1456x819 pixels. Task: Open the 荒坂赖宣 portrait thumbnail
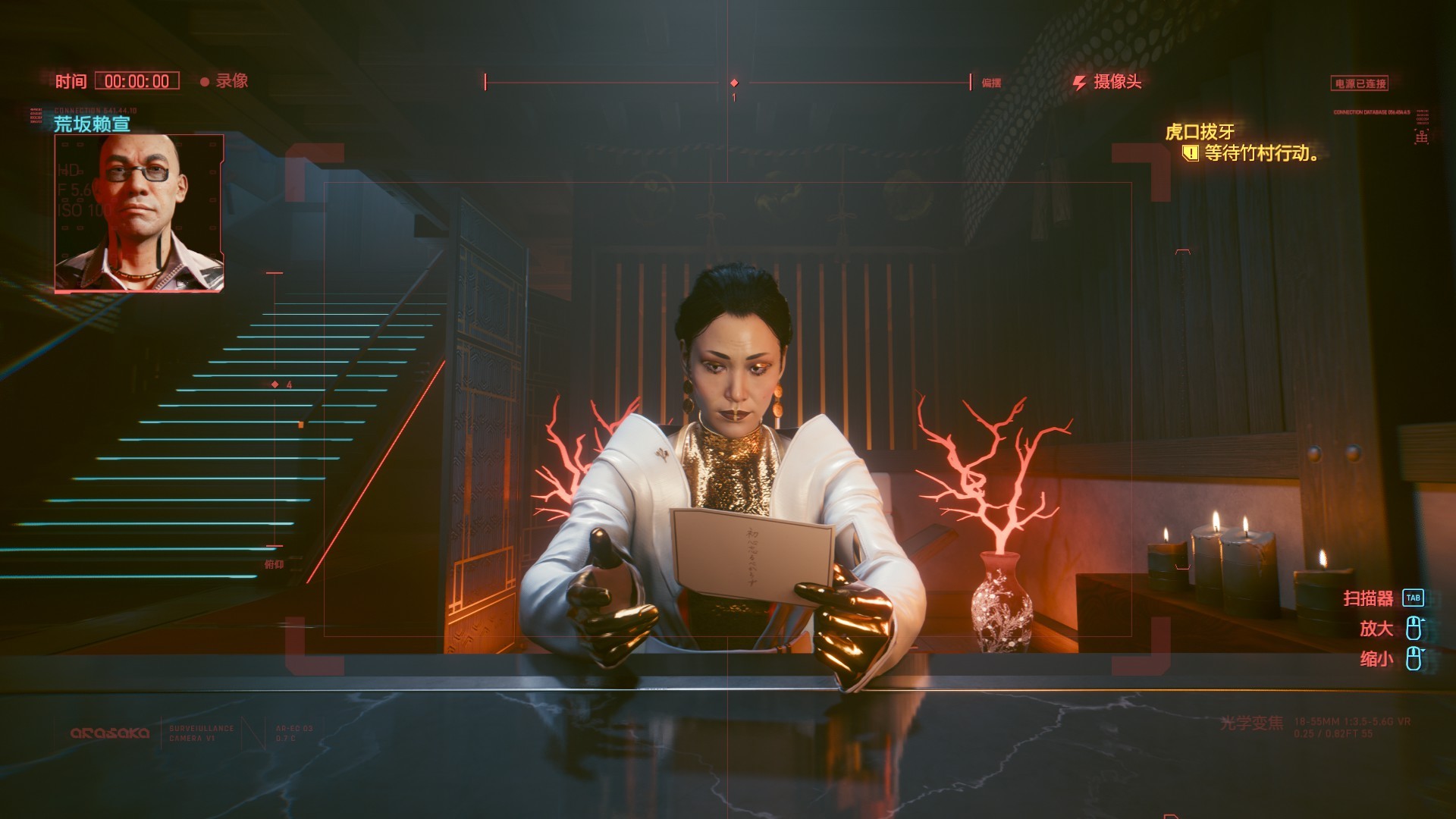[139, 213]
